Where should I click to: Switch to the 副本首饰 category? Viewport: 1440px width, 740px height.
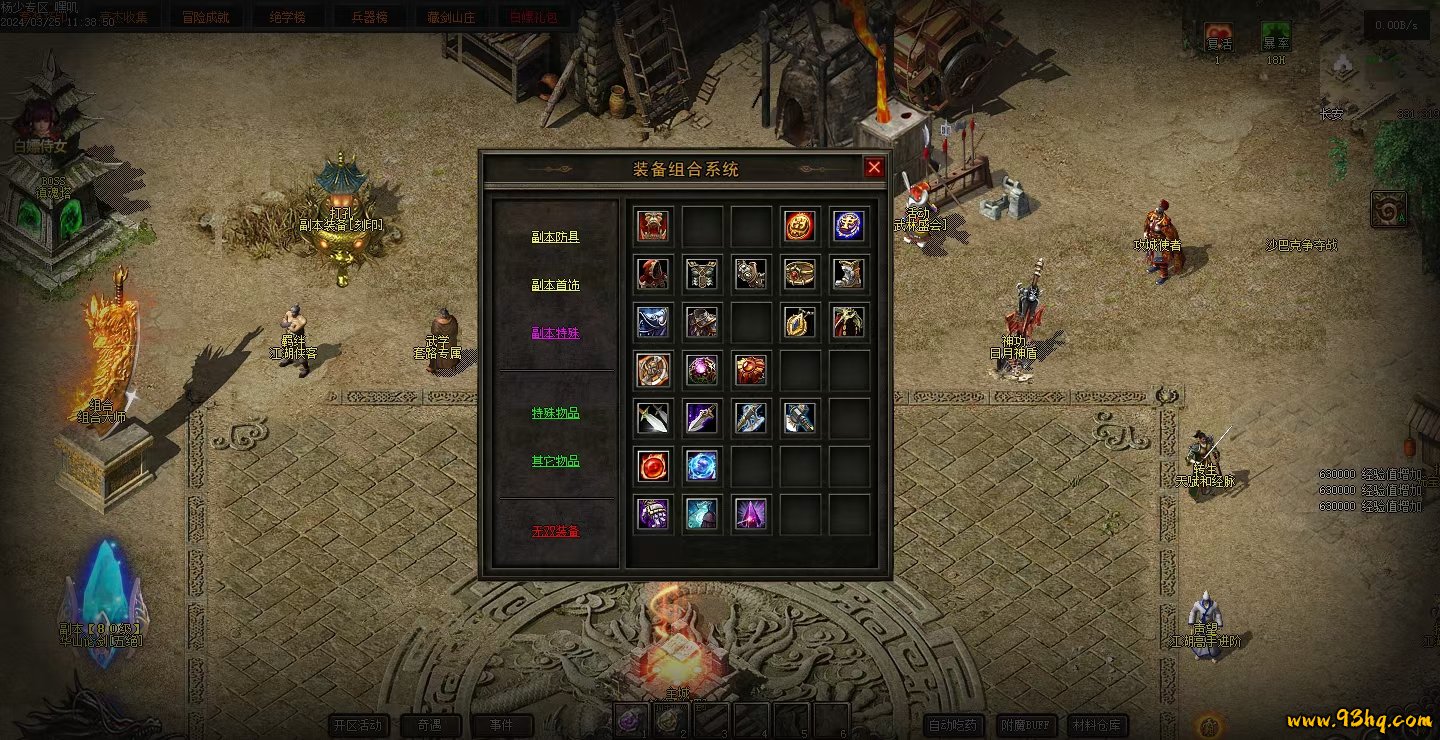point(555,285)
